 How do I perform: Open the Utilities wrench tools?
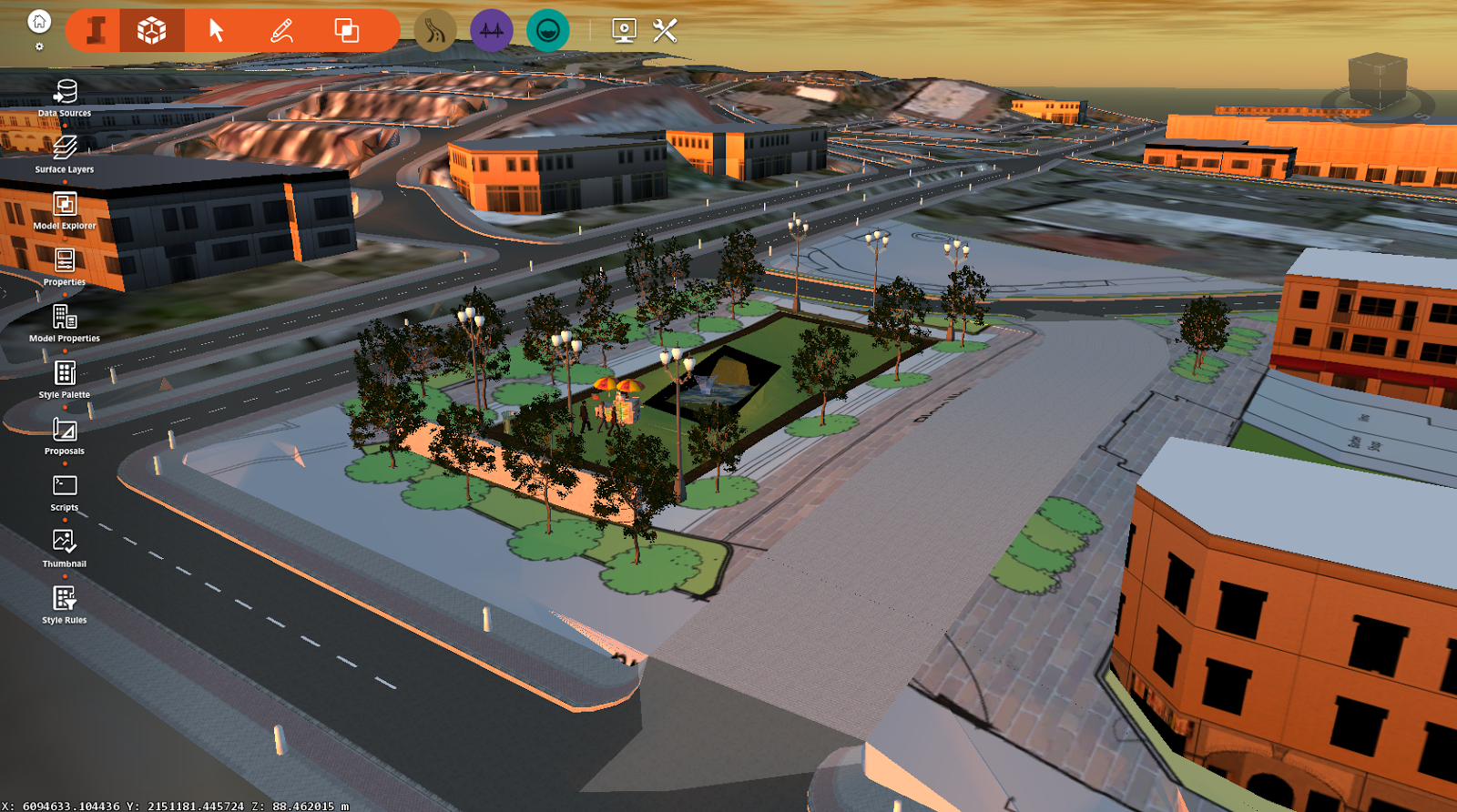pyautogui.click(x=664, y=28)
